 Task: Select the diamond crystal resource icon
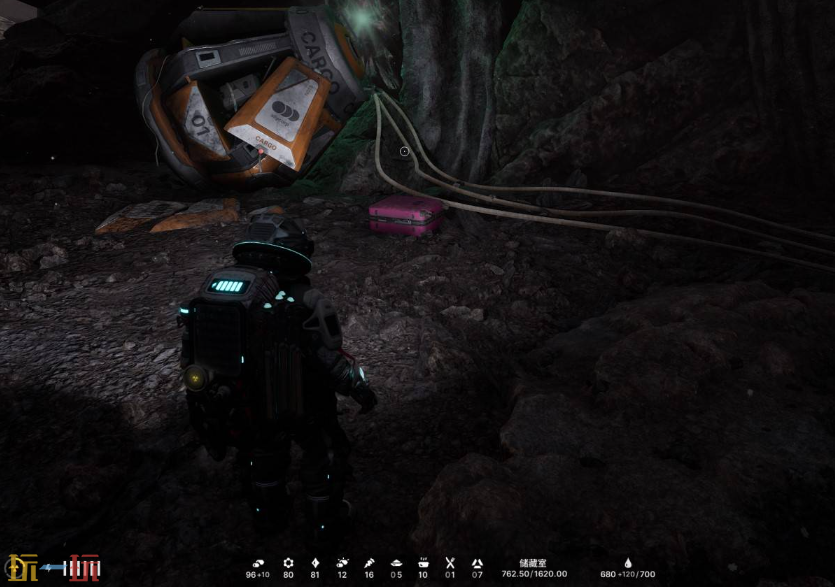(316, 563)
